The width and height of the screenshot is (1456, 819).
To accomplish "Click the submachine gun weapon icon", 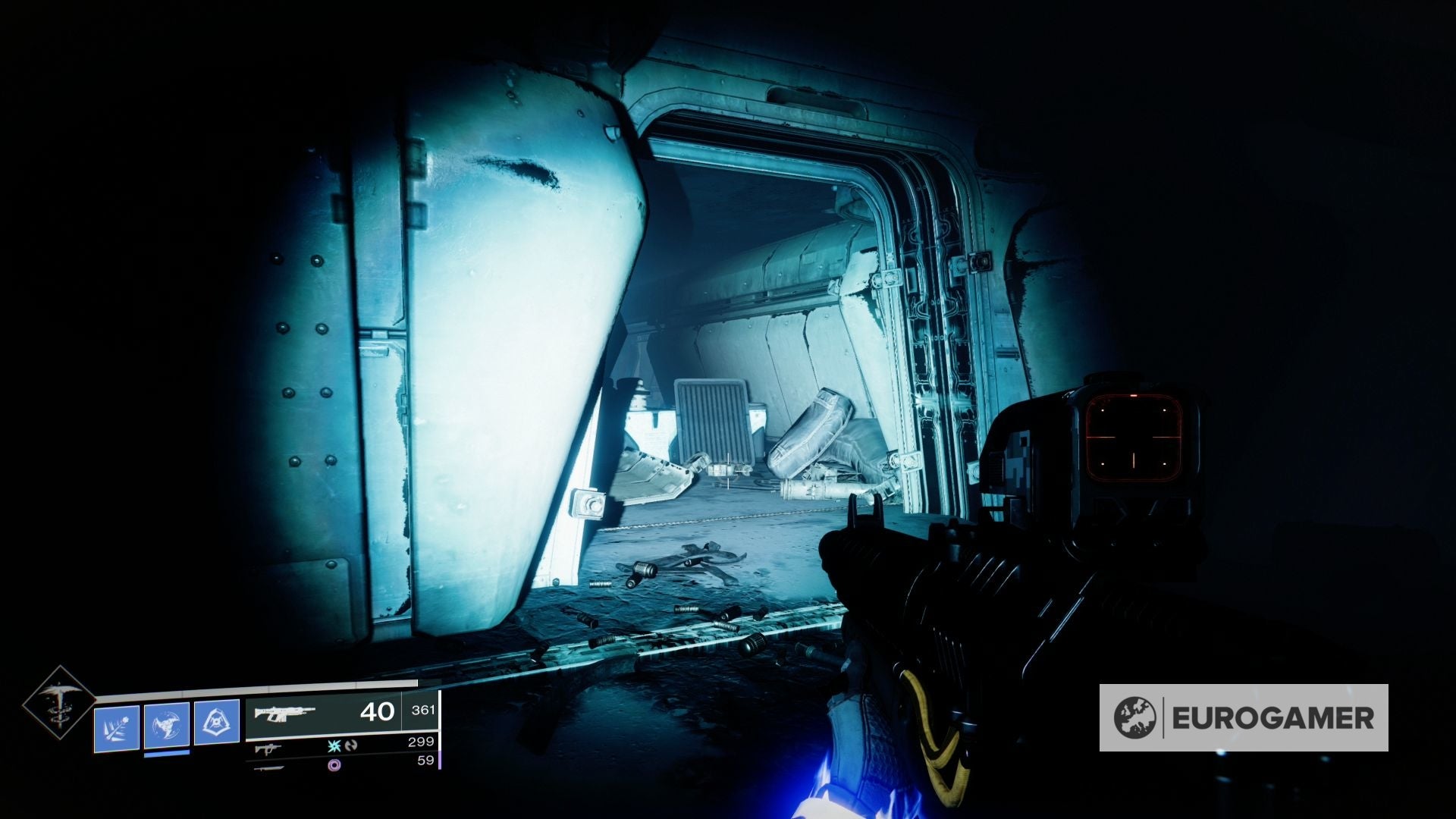I will pyautogui.click(x=268, y=750).
